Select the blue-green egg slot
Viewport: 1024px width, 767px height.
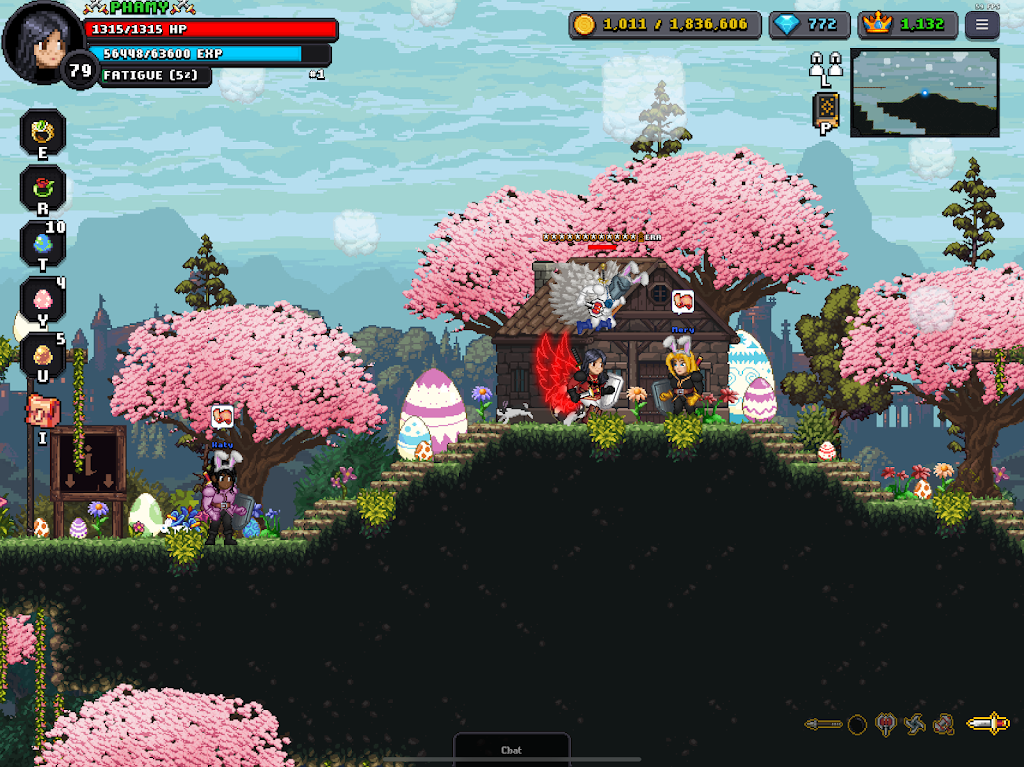[43, 244]
